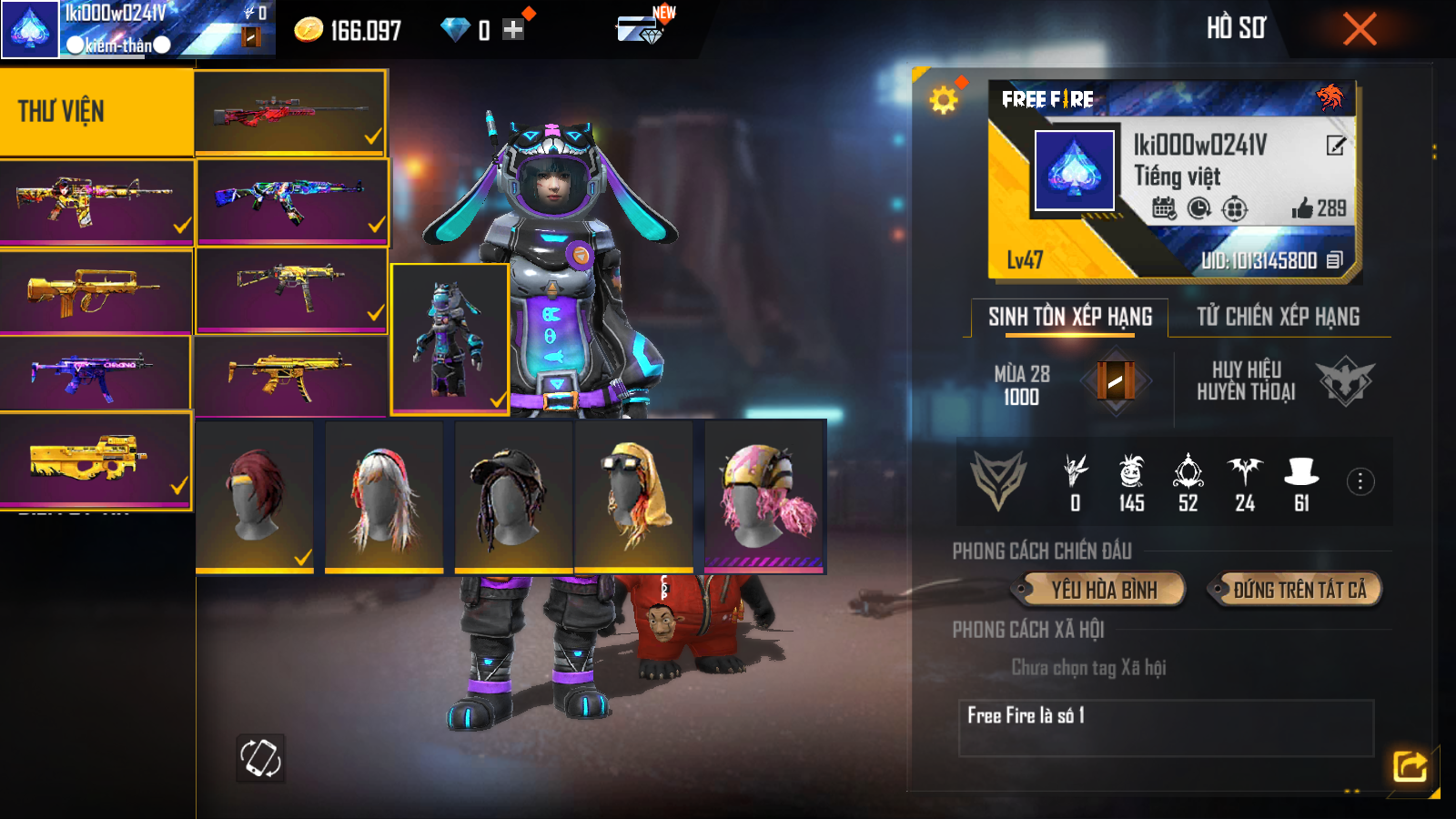Copy the player UID
The height and width of the screenshot is (819, 1456).
(1334, 260)
